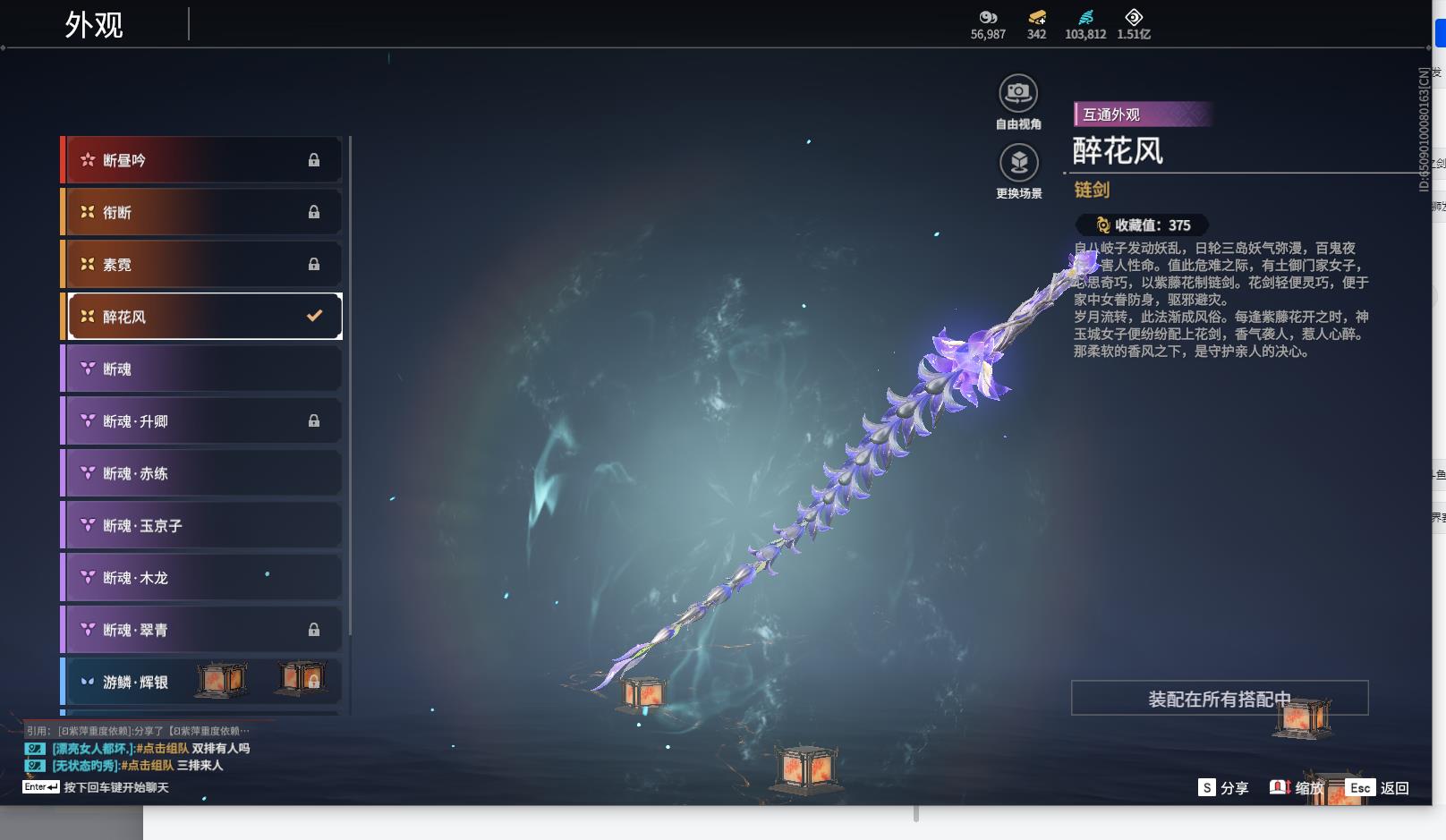Open the 更换场景 scene switcher
The width and height of the screenshot is (1446, 840).
coord(1018,164)
